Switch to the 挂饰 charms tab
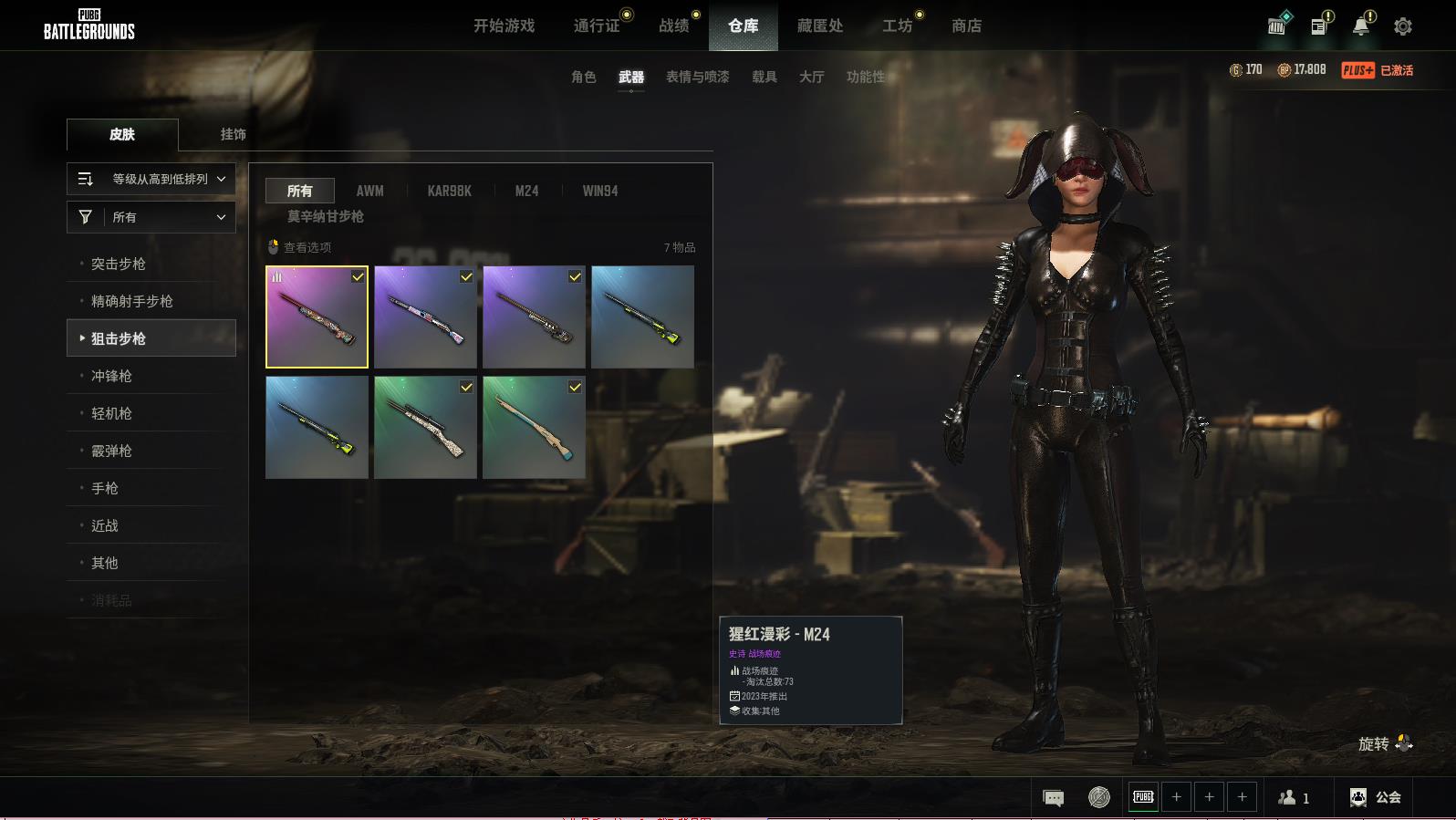The image size is (1456, 820). pyautogui.click(x=233, y=134)
